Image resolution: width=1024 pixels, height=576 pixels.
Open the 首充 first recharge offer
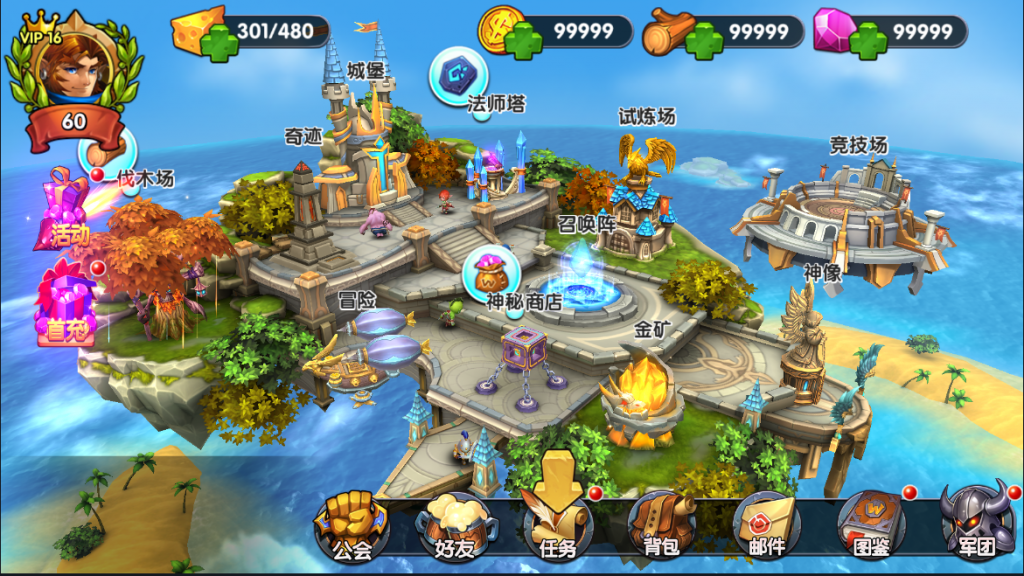click(64, 302)
